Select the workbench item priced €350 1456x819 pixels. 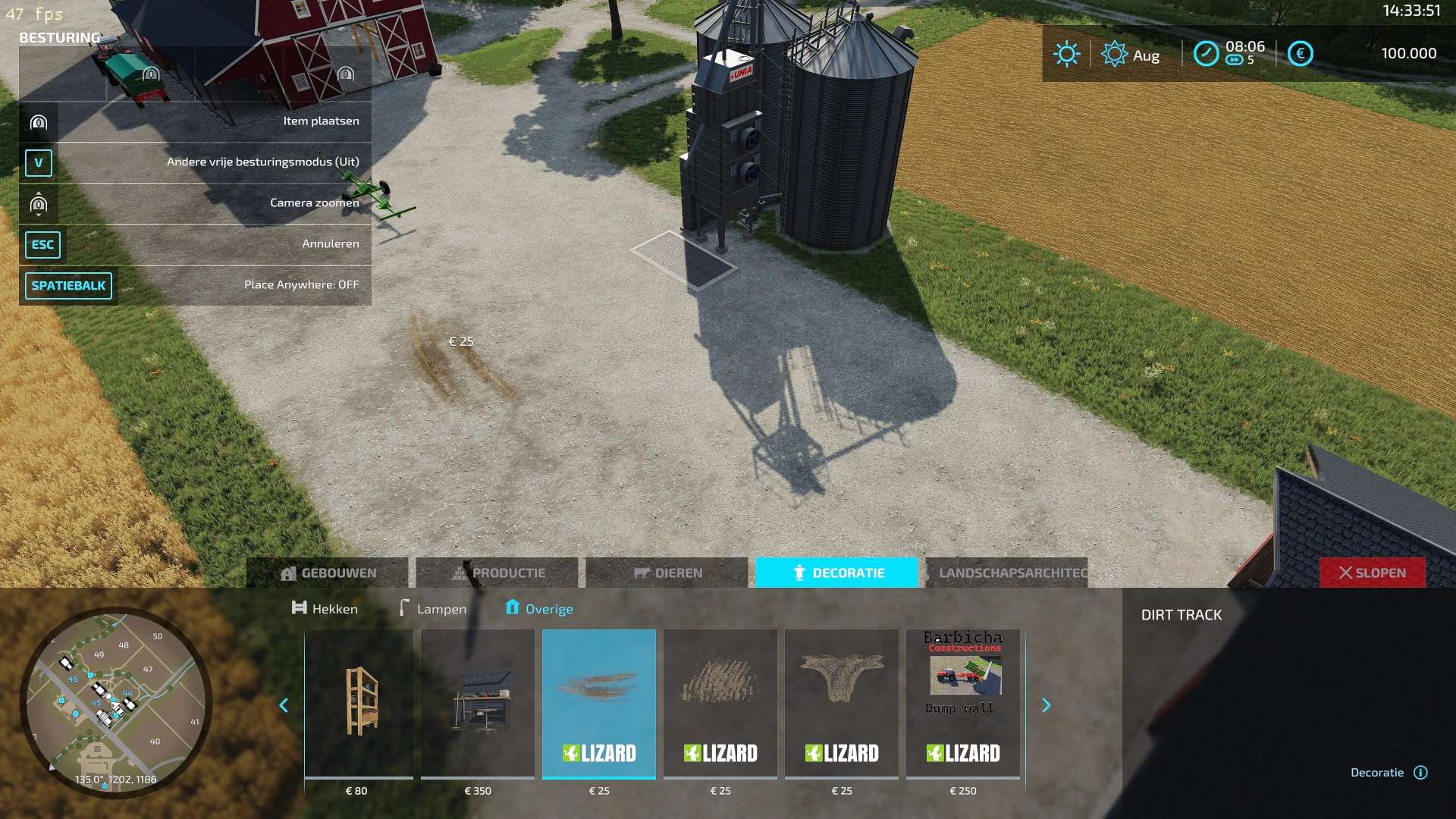[x=478, y=703]
